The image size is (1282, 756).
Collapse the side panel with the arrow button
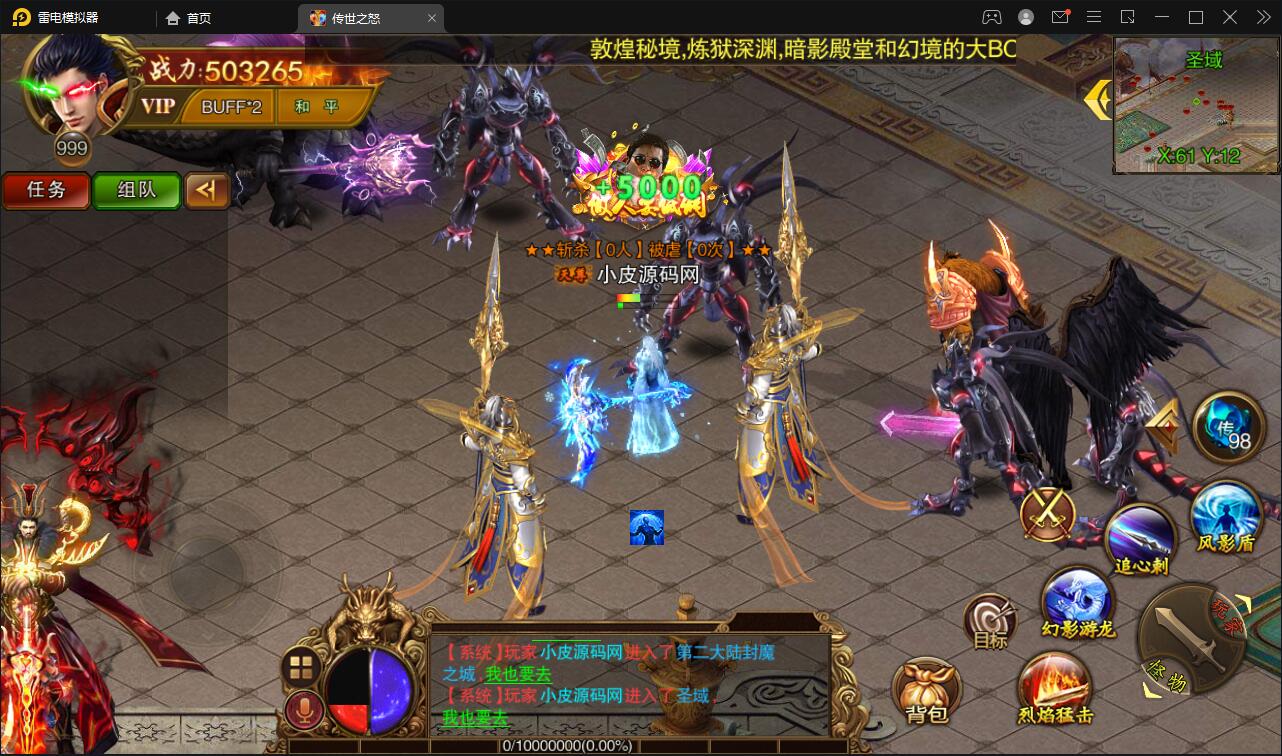(207, 190)
